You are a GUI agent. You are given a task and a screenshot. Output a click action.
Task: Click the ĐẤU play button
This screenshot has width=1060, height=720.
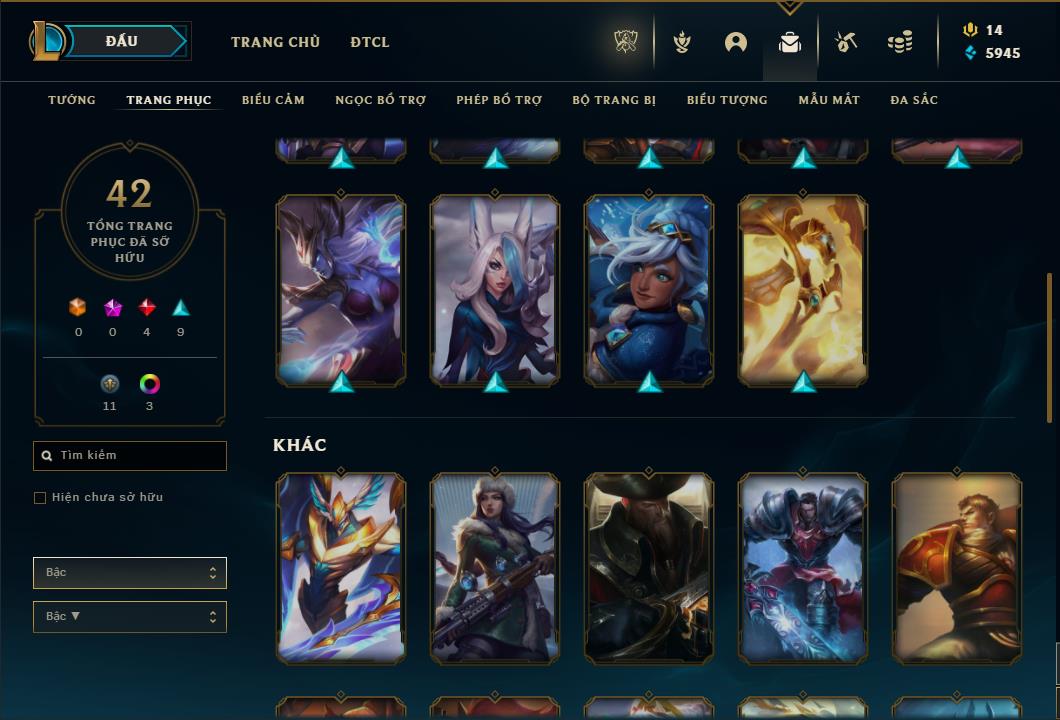[x=122, y=41]
